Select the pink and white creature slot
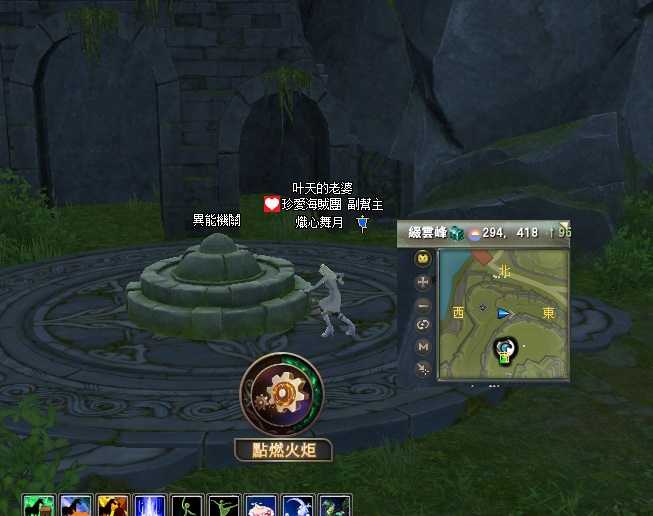653x516 pixels. tap(261, 505)
